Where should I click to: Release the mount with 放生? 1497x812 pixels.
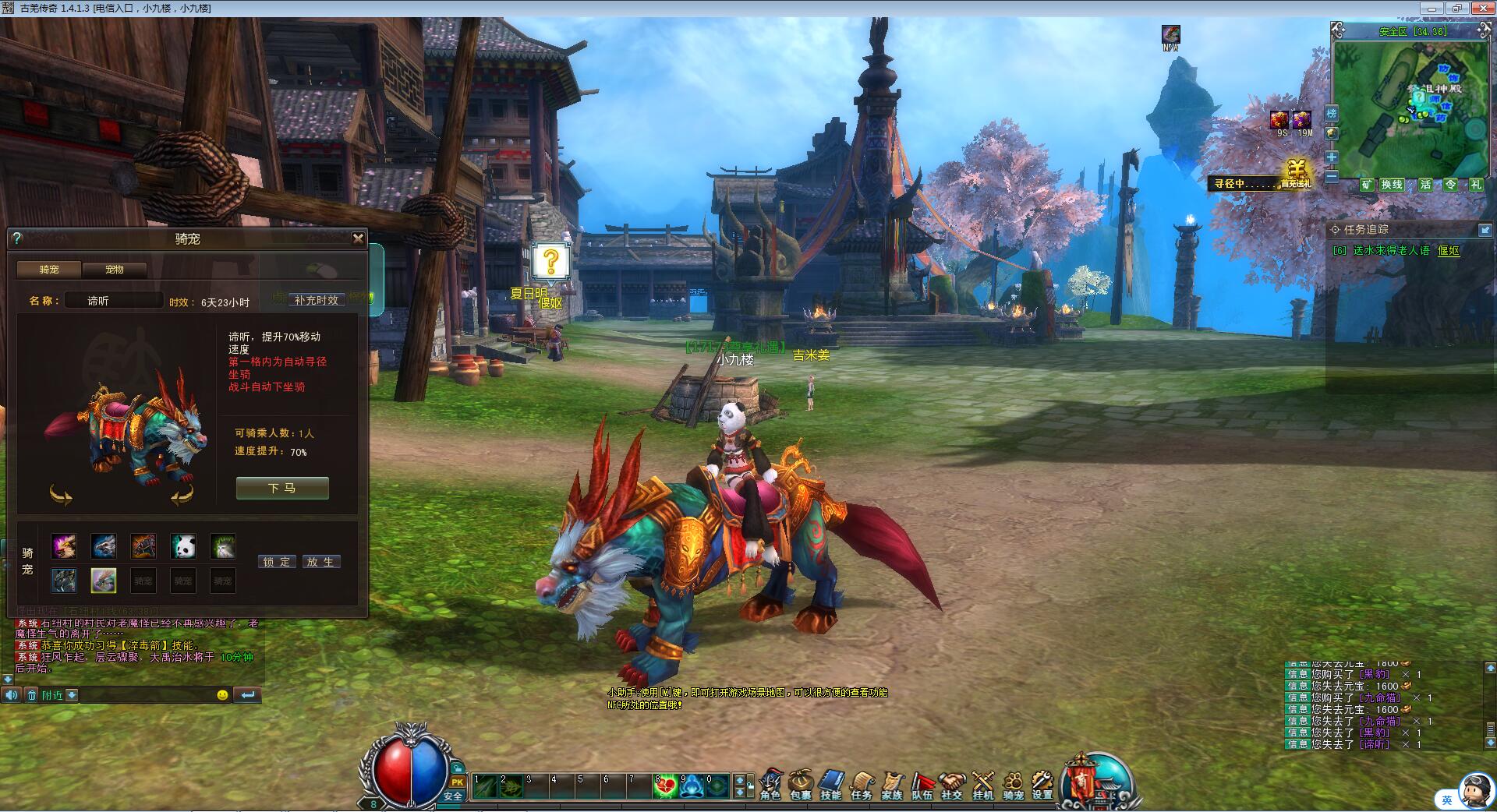click(x=320, y=562)
